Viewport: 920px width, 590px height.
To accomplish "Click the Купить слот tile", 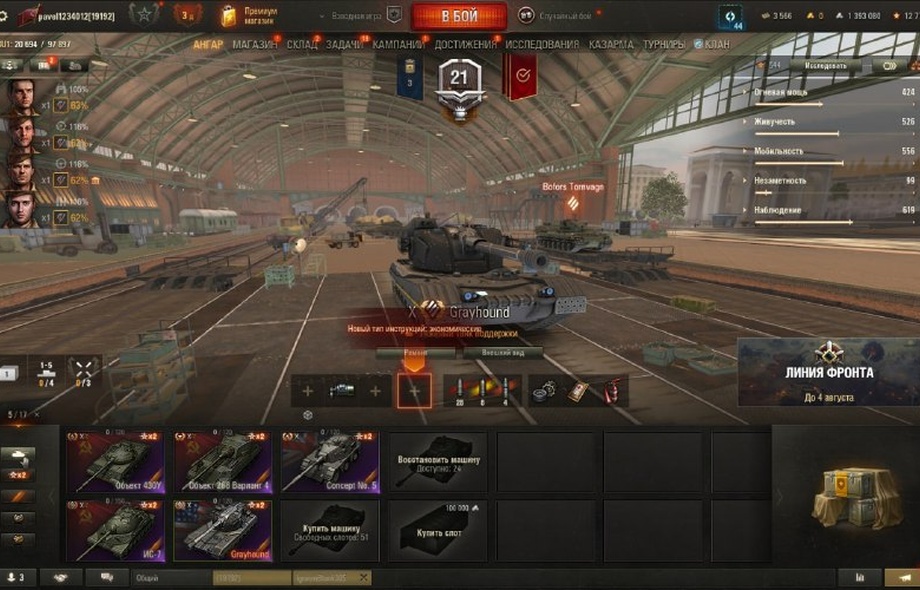I will click(x=437, y=530).
